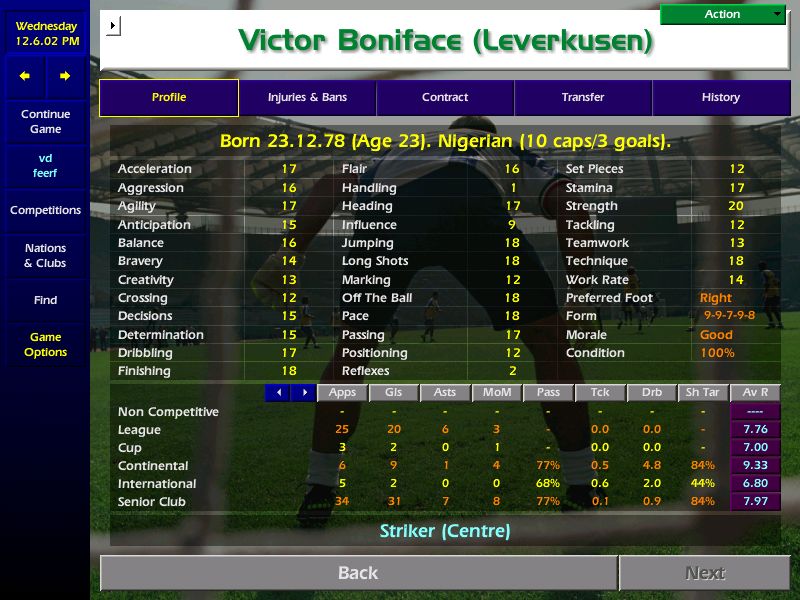The height and width of the screenshot is (600, 800).
Task: Open Game Options
Action: [45, 345]
